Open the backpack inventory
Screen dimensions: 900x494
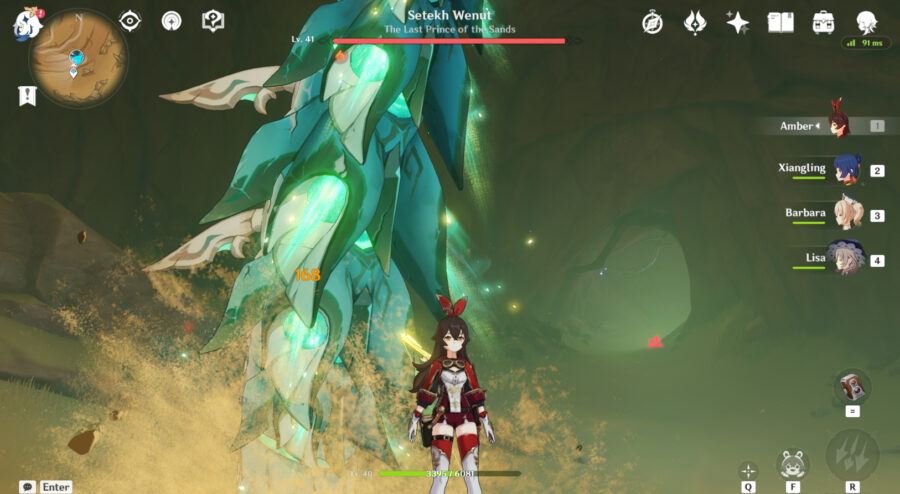tap(824, 22)
